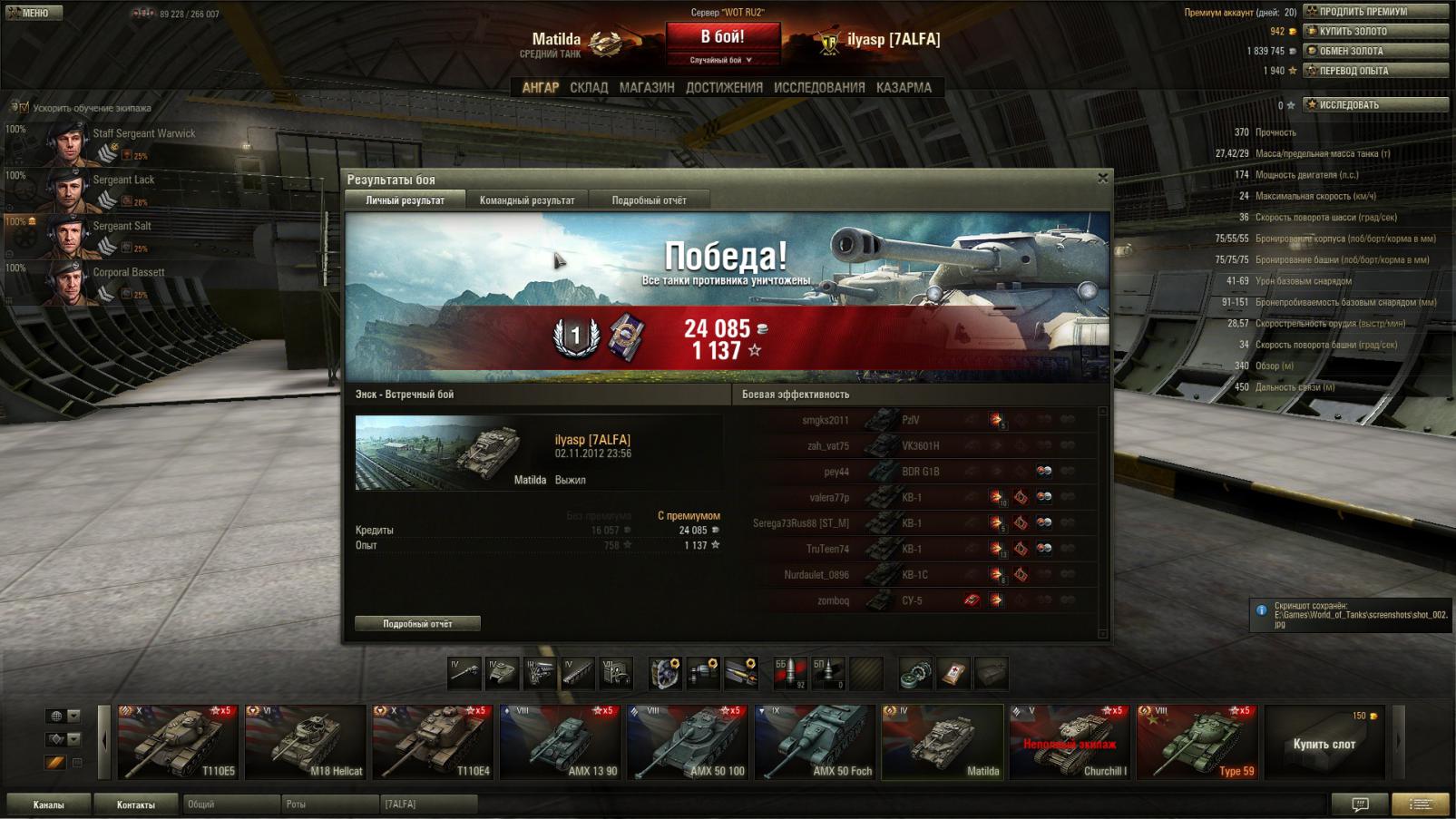
Task: Open the Подробный отчёт tab
Action: tap(649, 200)
